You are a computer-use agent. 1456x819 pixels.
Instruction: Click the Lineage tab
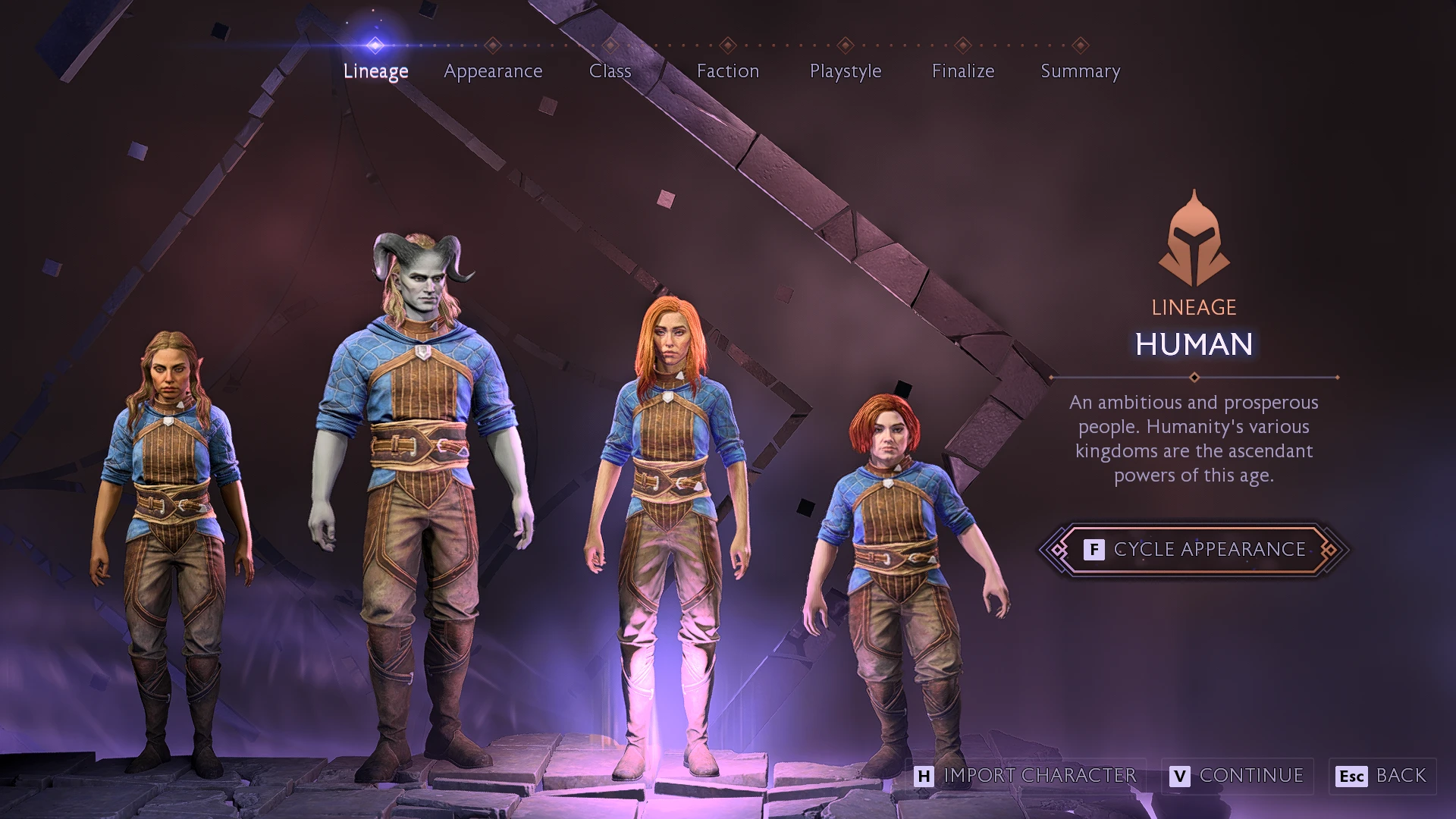pyautogui.click(x=375, y=71)
